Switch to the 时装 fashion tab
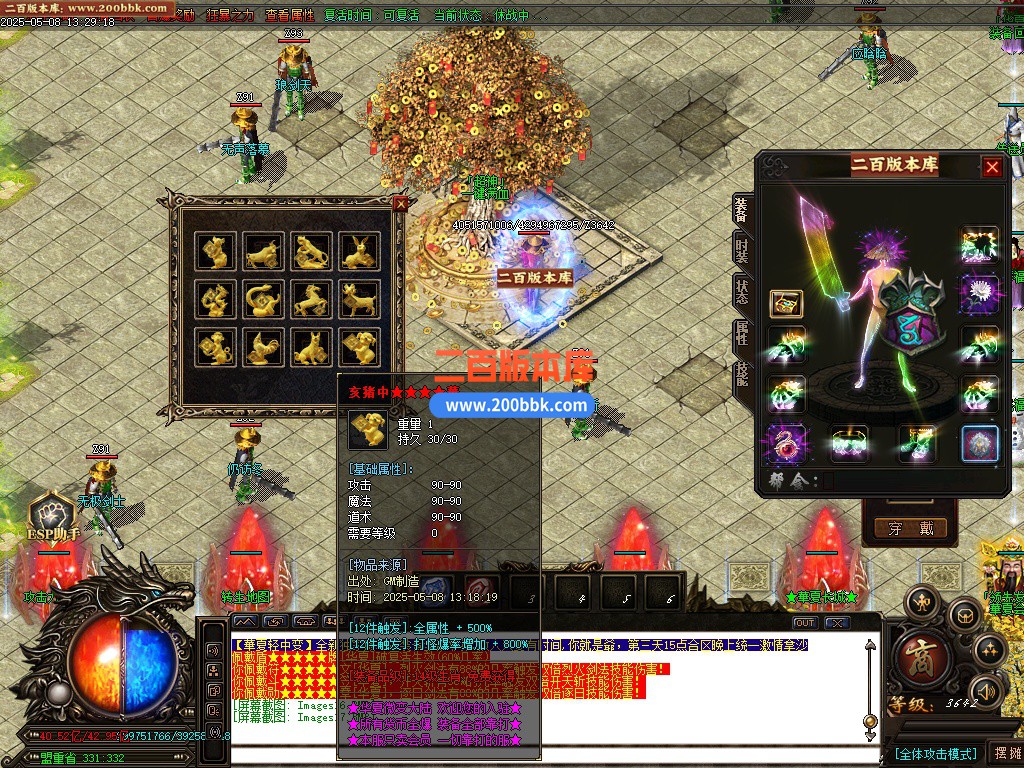 (742, 250)
